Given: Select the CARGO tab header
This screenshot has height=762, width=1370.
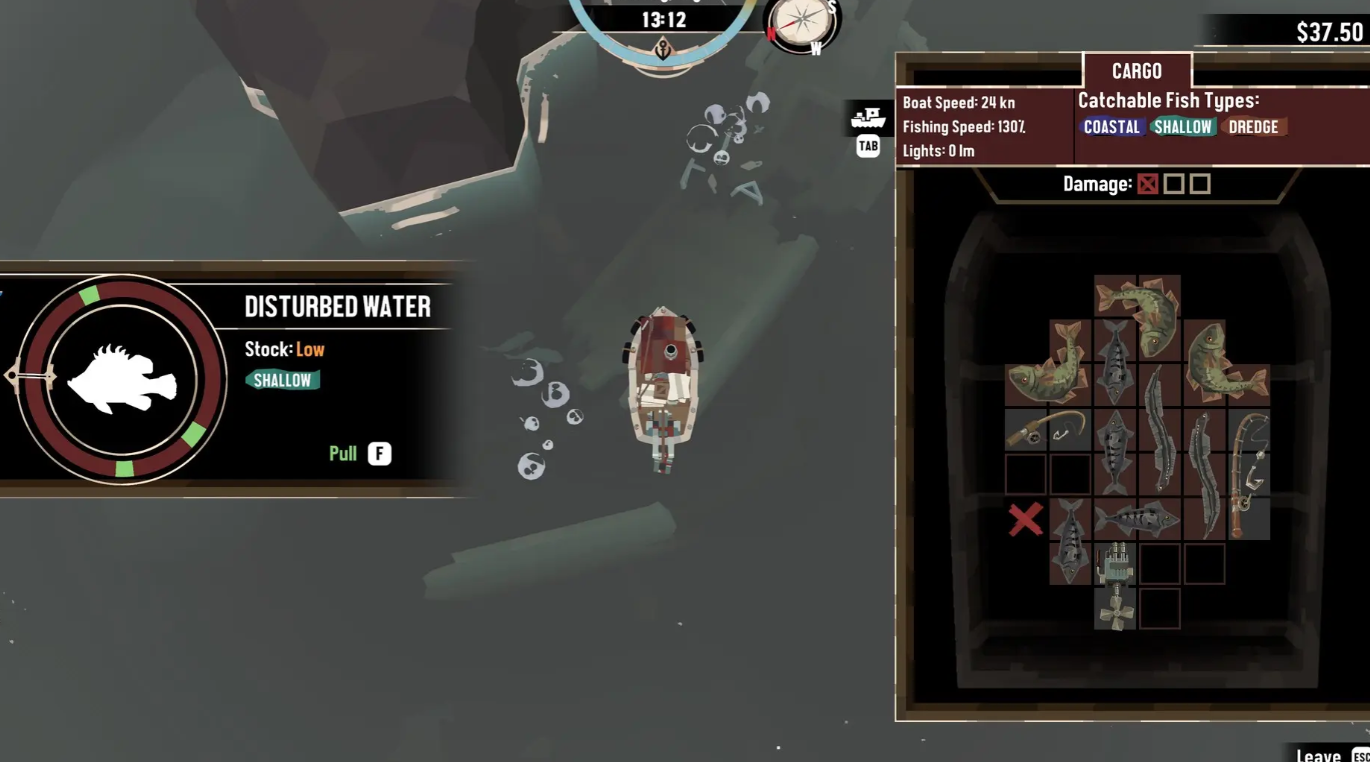Looking at the screenshot, I should (1137, 71).
